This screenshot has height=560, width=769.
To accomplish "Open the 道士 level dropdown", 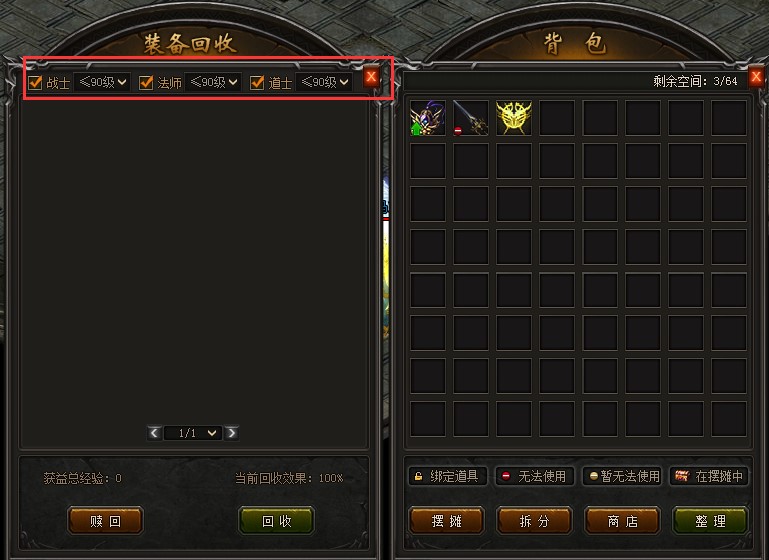I will (x=325, y=83).
